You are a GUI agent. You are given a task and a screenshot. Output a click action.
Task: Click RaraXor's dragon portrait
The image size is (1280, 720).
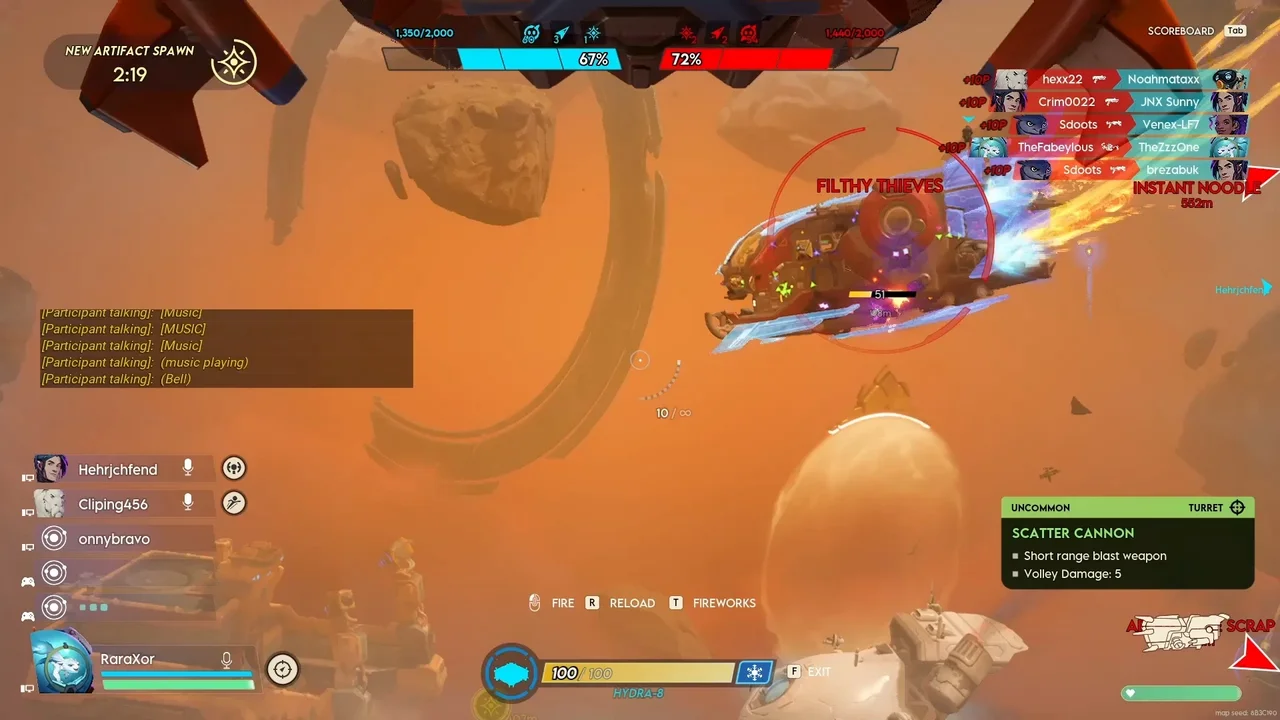[64, 661]
